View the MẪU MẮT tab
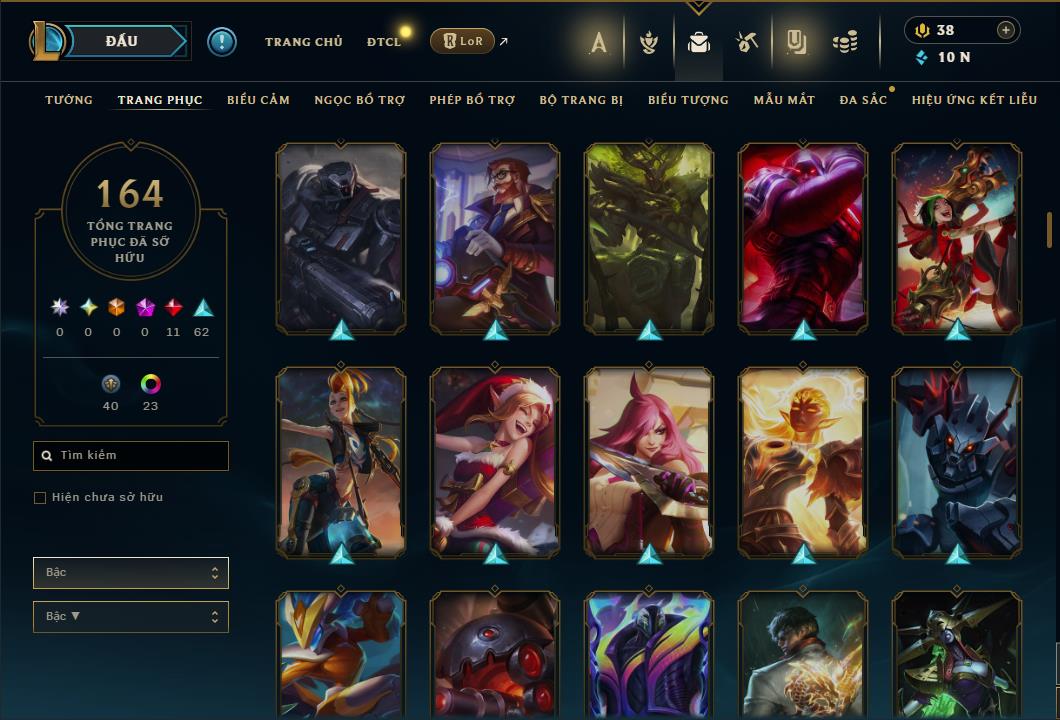 (x=784, y=100)
